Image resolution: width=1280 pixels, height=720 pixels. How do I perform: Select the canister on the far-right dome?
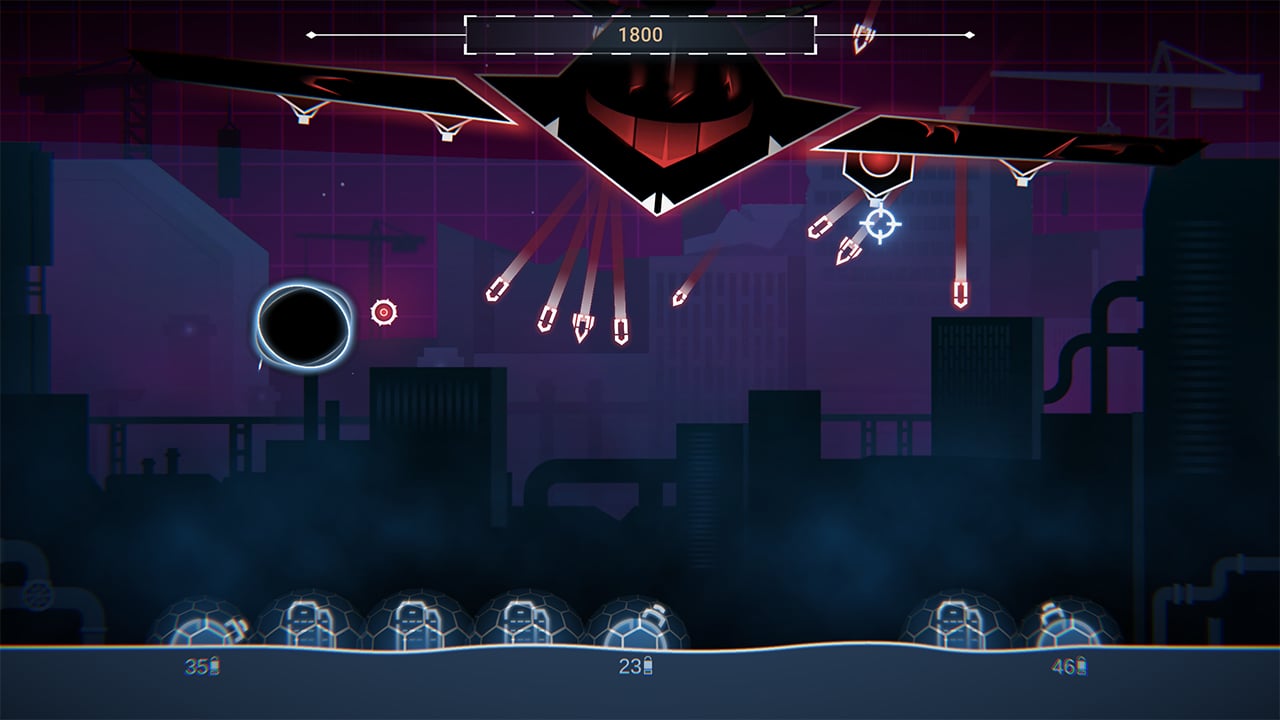click(1051, 611)
